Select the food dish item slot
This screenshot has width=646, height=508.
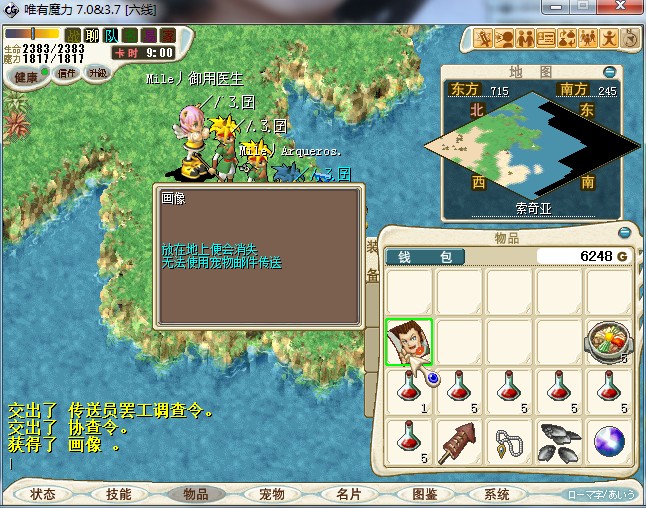click(609, 343)
